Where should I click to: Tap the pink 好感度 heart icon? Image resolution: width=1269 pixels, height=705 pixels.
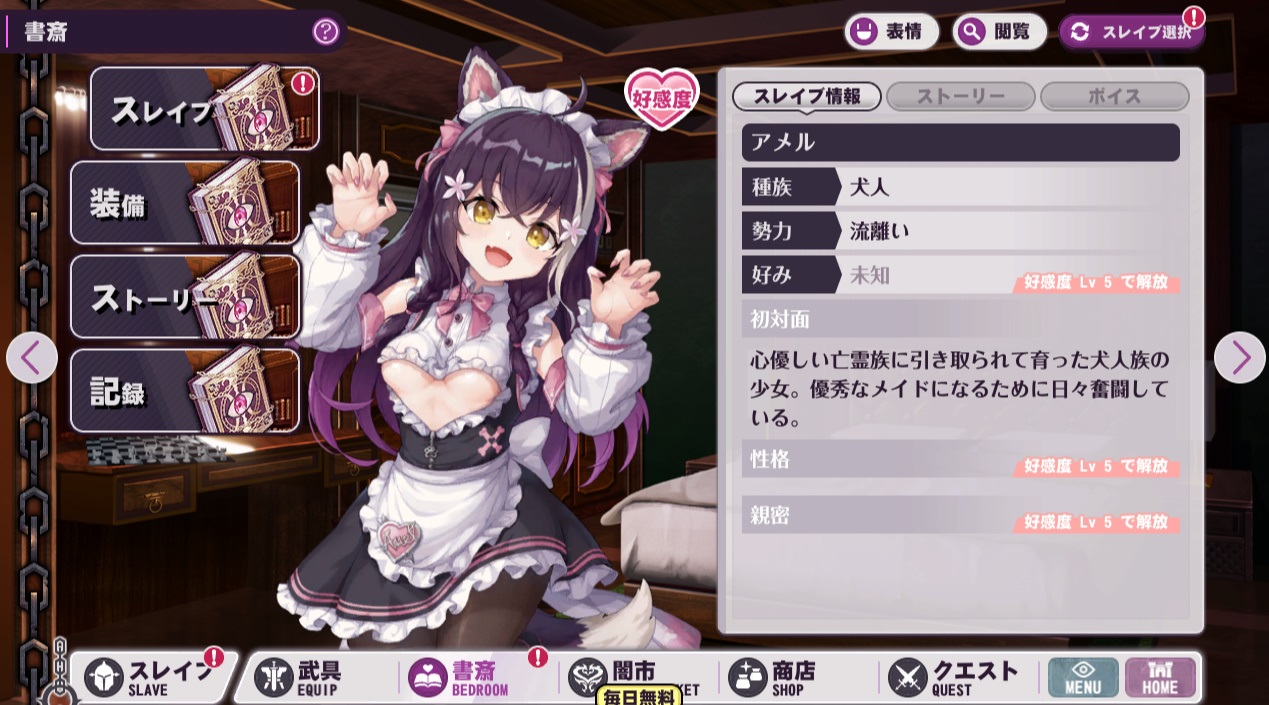pos(662,98)
